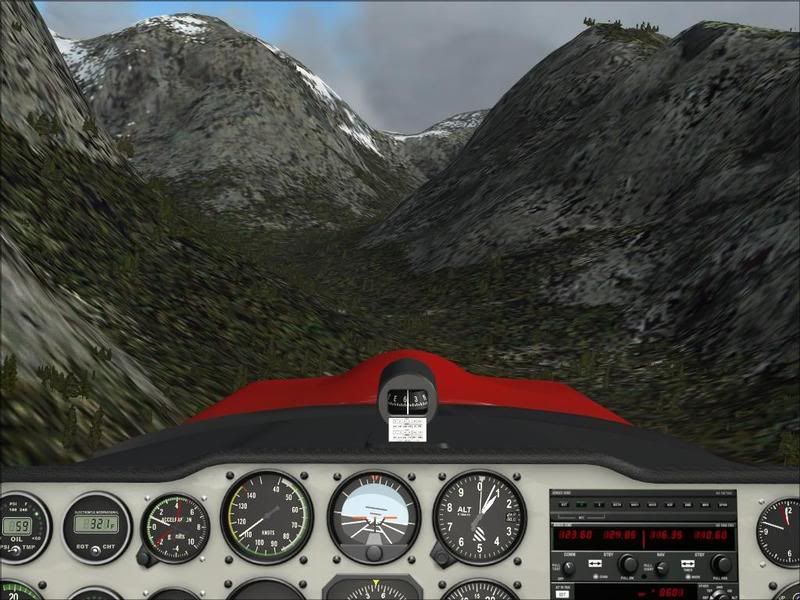This screenshot has height=600, width=800.
Task: Click the attitude indicator adjustment knob
Action: (374, 553)
